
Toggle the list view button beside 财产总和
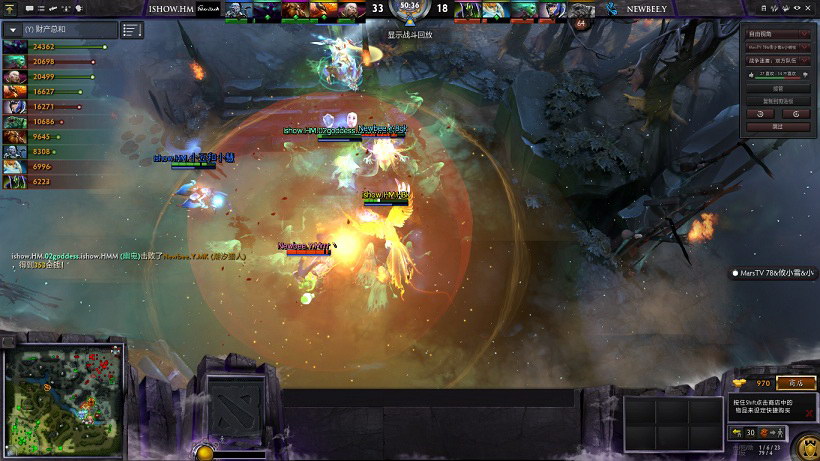click(x=132, y=30)
